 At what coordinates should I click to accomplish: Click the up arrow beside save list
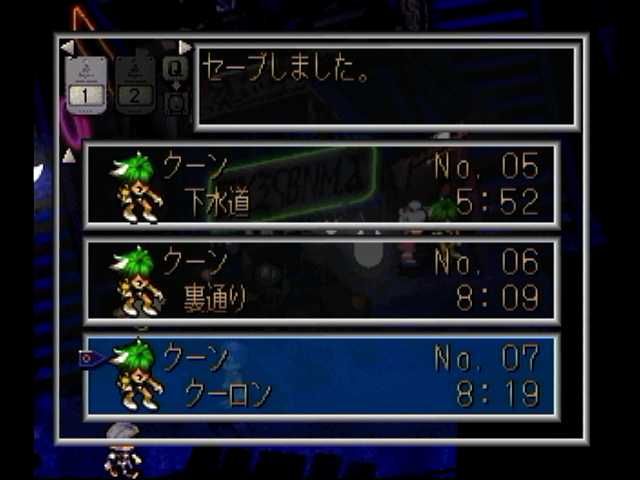coord(68,155)
